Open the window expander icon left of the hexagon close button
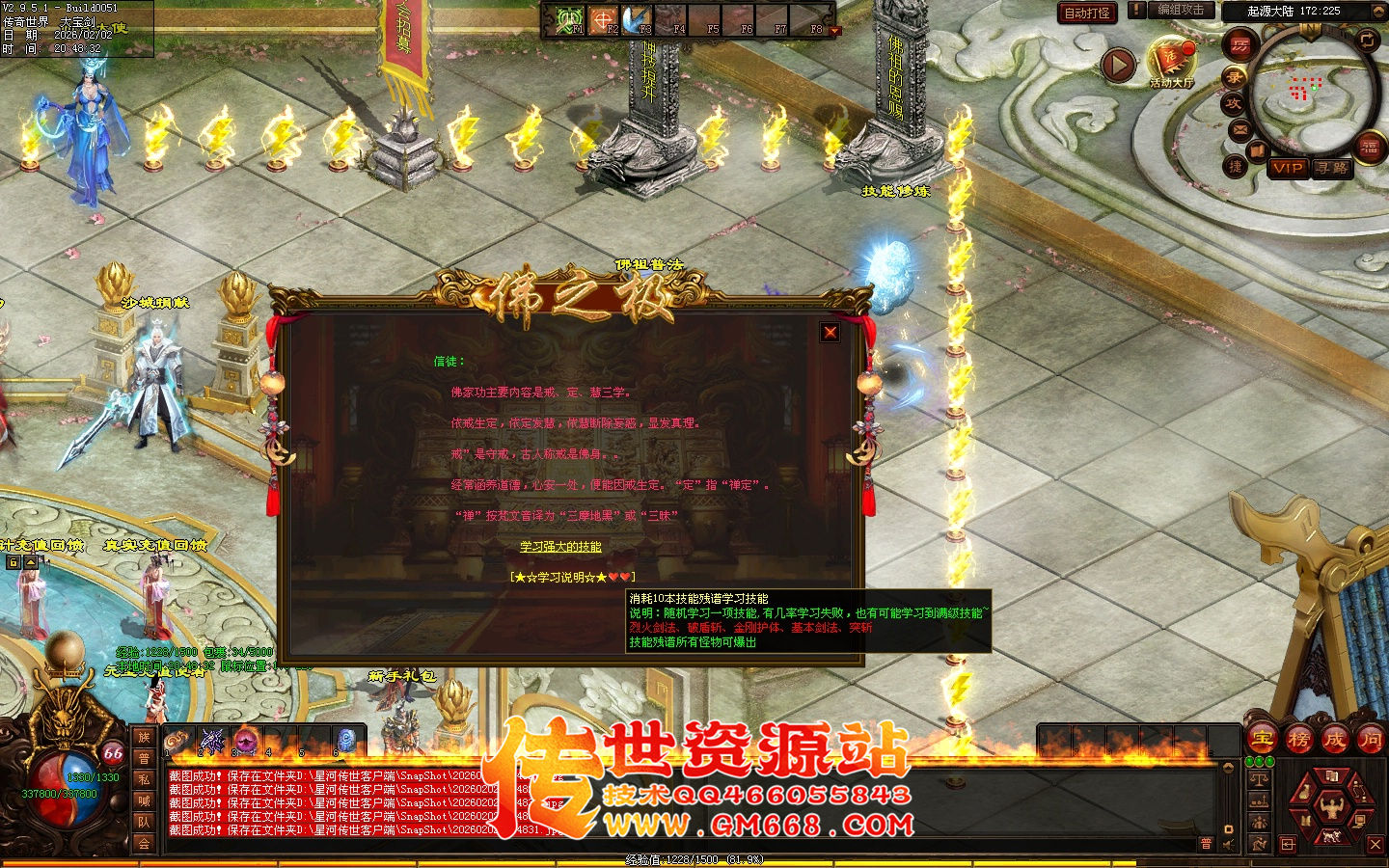Screen dimensions: 1389x868 [1287, 845]
